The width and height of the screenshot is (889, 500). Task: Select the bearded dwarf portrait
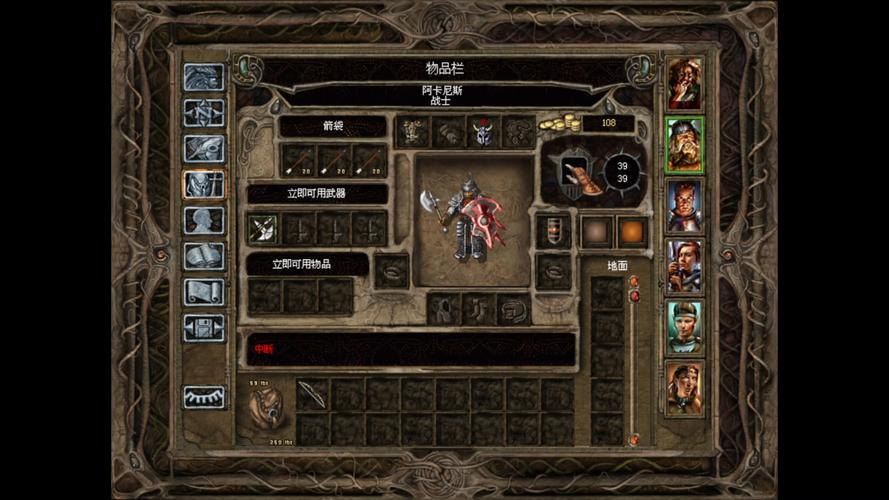pyautogui.click(x=685, y=144)
